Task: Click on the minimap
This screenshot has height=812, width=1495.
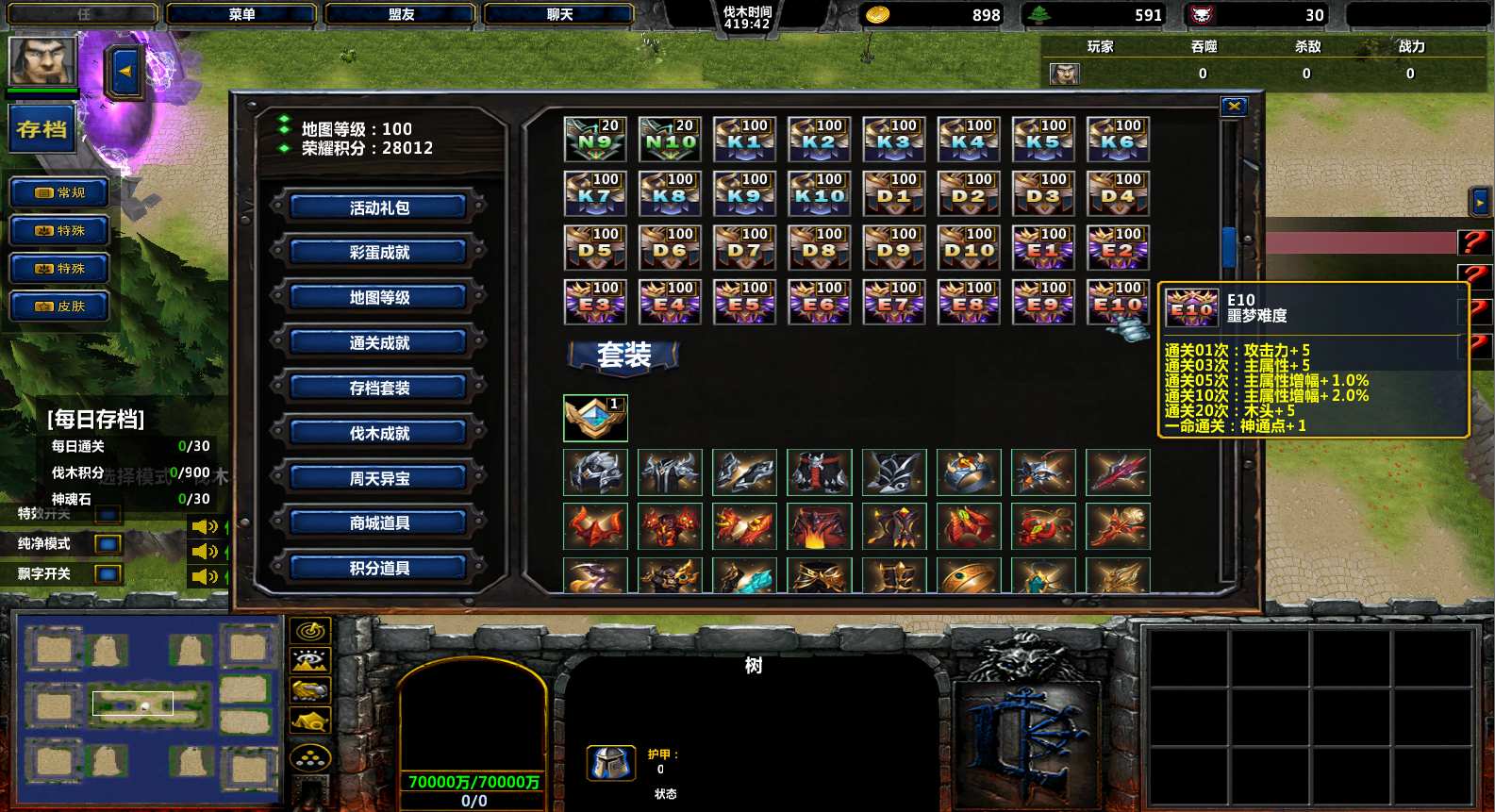Action: pos(146,703)
